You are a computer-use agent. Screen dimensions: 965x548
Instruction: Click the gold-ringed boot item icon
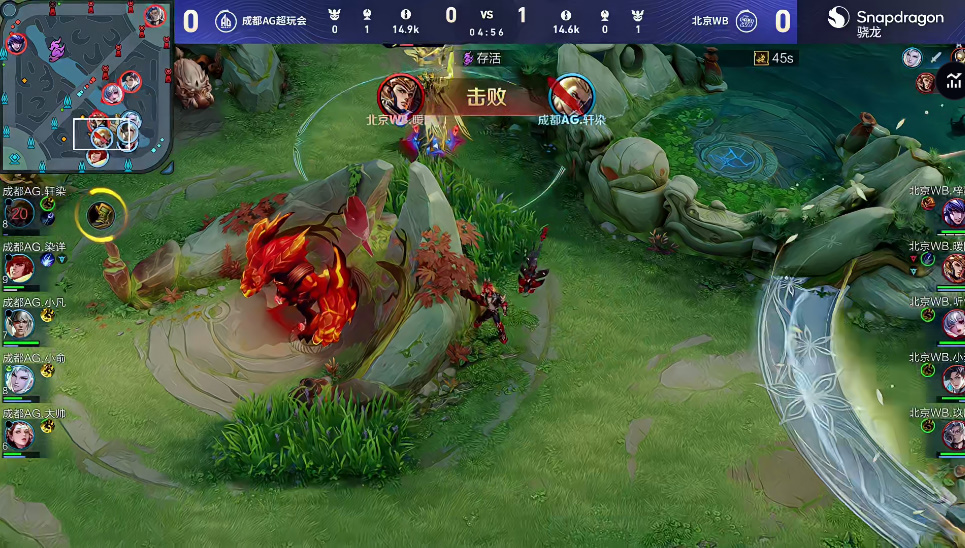pos(101,213)
